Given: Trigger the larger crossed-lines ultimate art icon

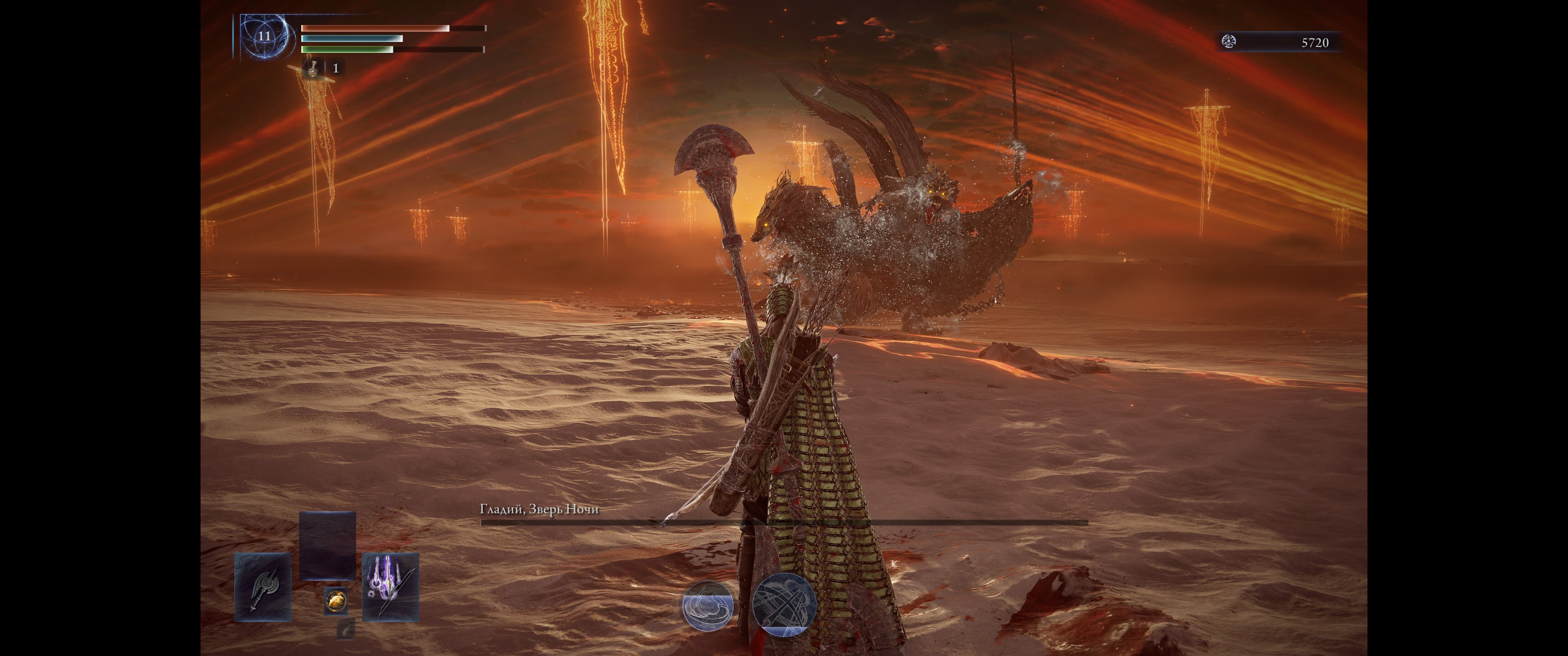Looking at the screenshot, I should click(784, 605).
